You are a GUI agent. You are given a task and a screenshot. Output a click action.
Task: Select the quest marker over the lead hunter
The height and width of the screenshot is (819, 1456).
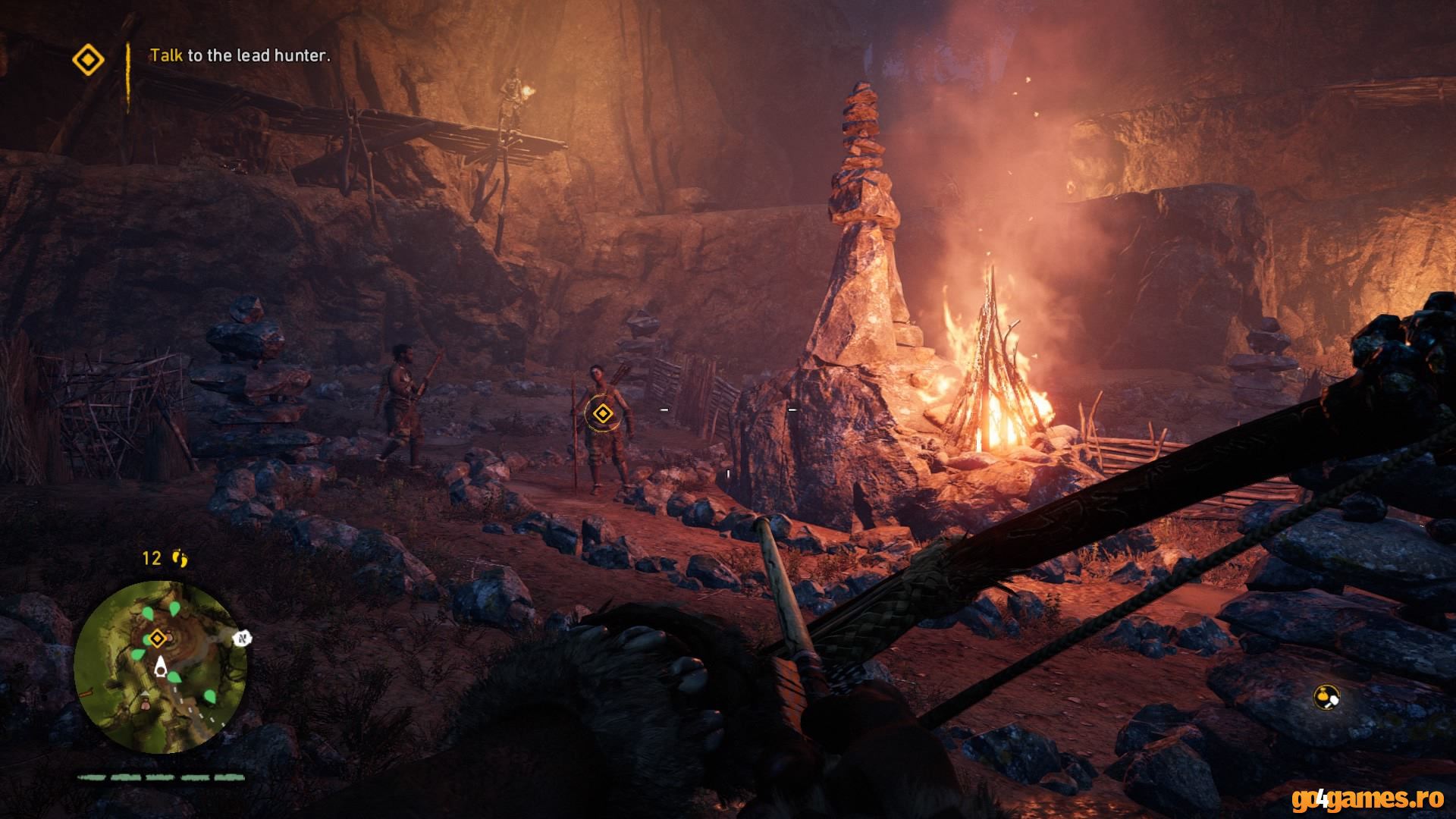click(602, 413)
